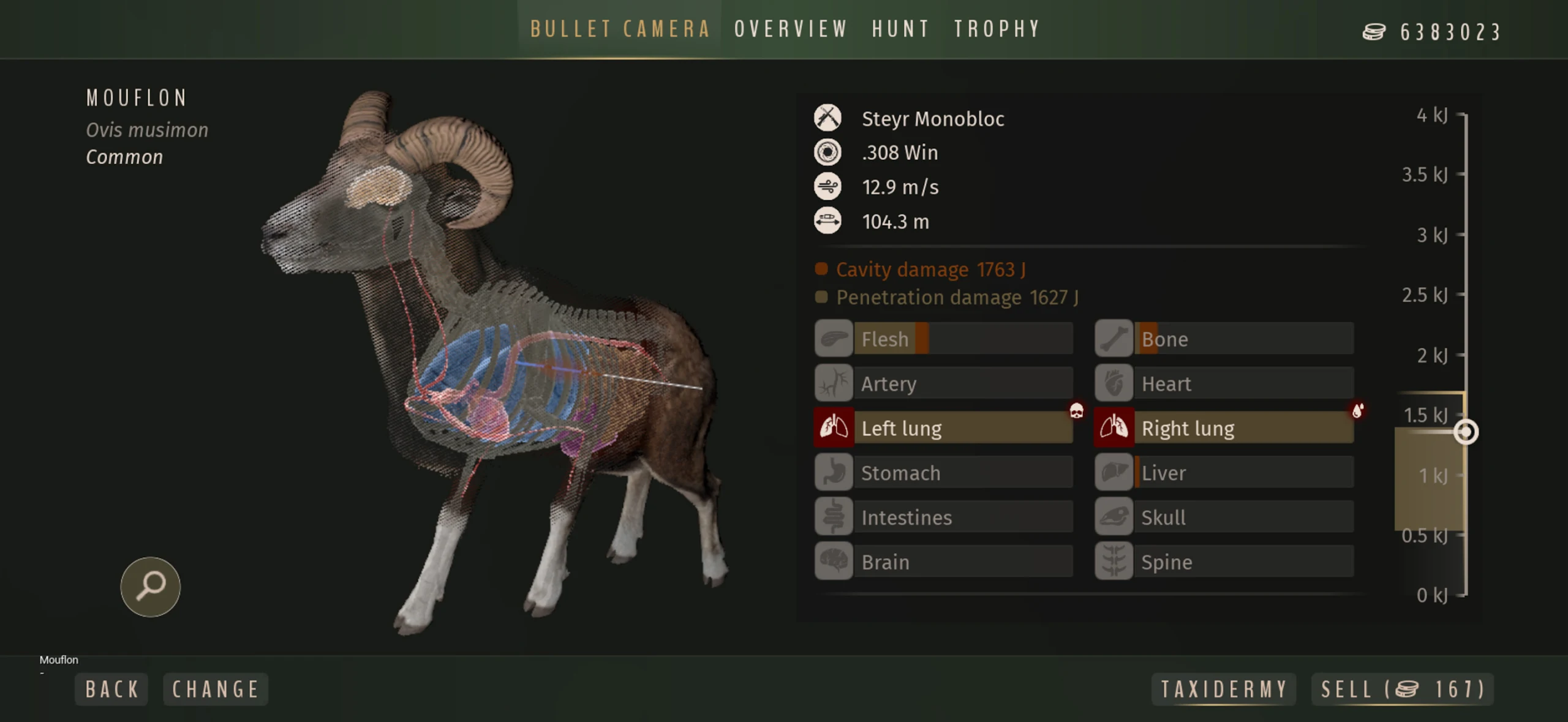Select the Right lung organ row
The height and width of the screenshot is (722, 1568).
1224,428
